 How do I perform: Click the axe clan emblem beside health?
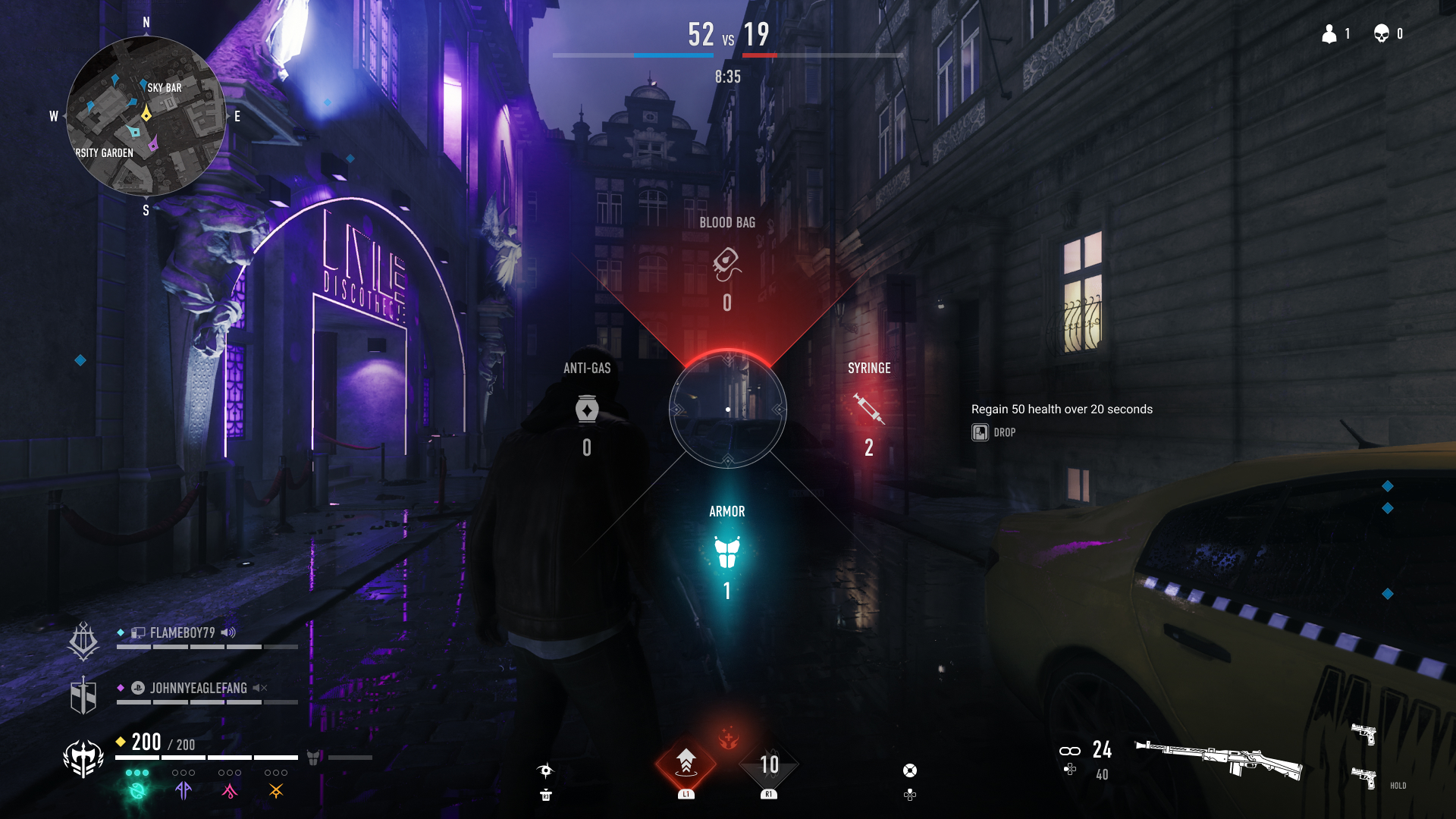coord(83,758)
